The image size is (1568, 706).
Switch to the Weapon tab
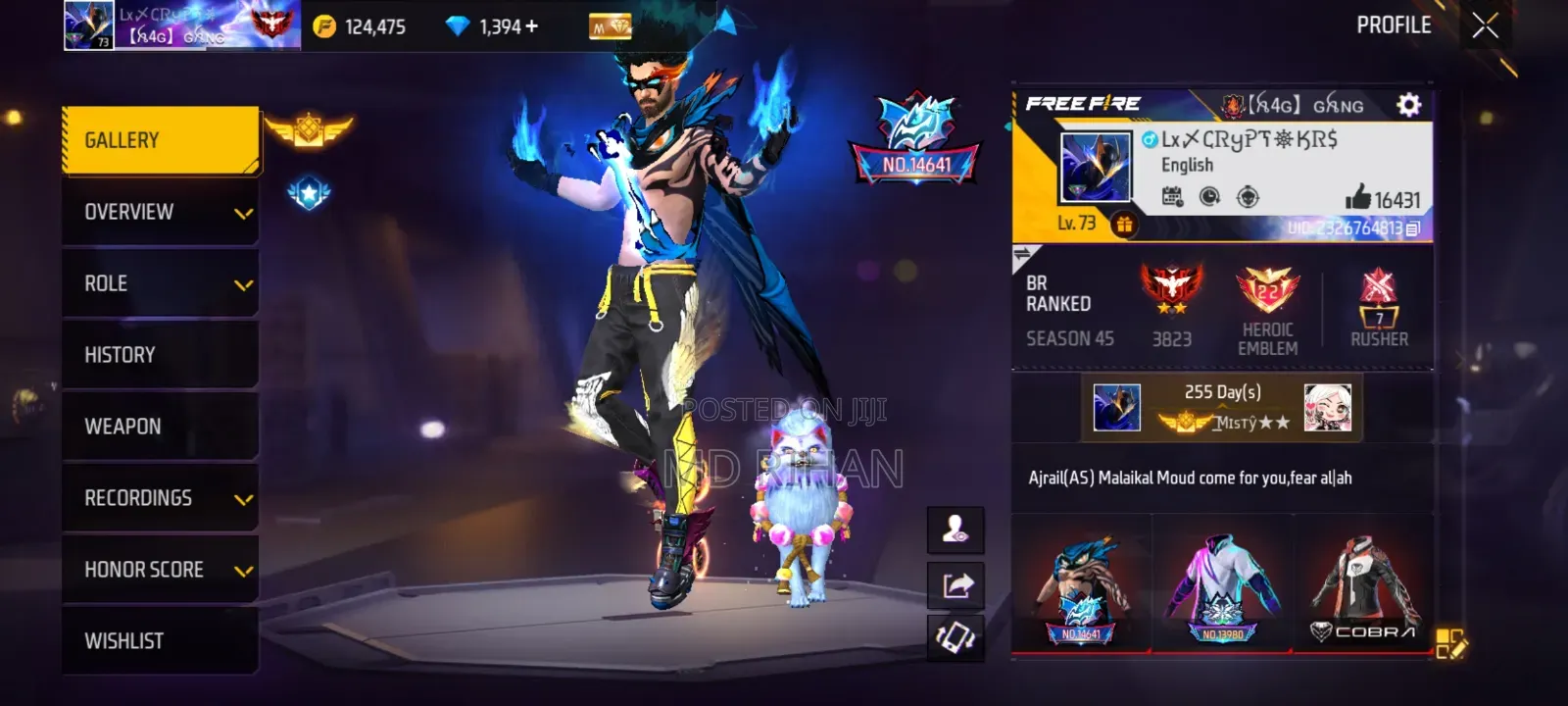(161, 427)
